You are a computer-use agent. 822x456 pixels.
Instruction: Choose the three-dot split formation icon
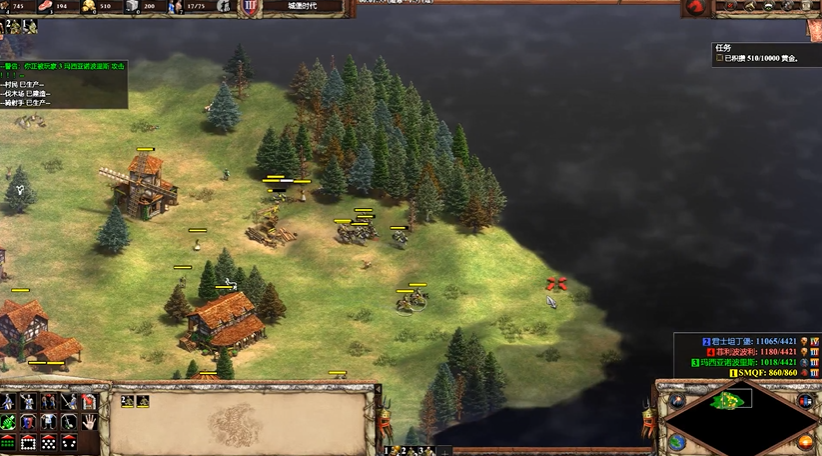69,441
